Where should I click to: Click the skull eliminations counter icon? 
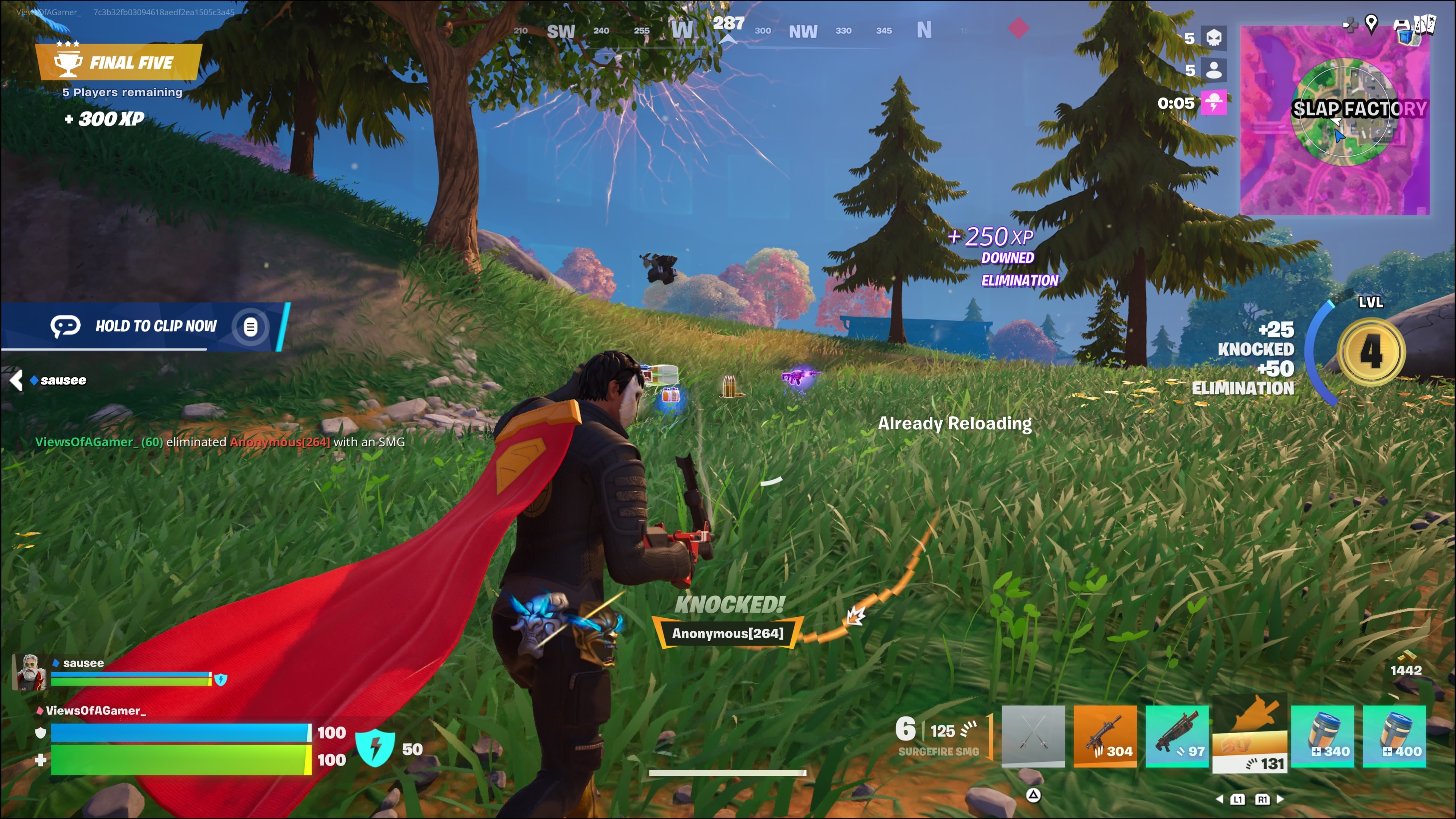point(1213,38)
